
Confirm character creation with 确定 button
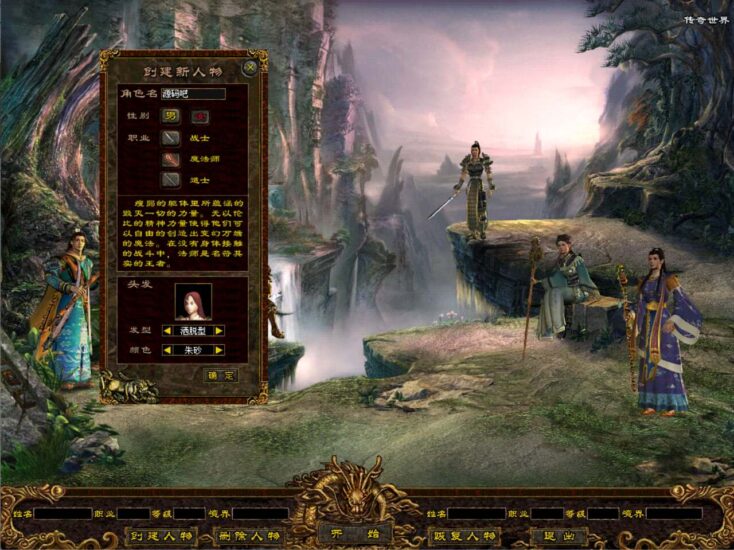(221, 375)
